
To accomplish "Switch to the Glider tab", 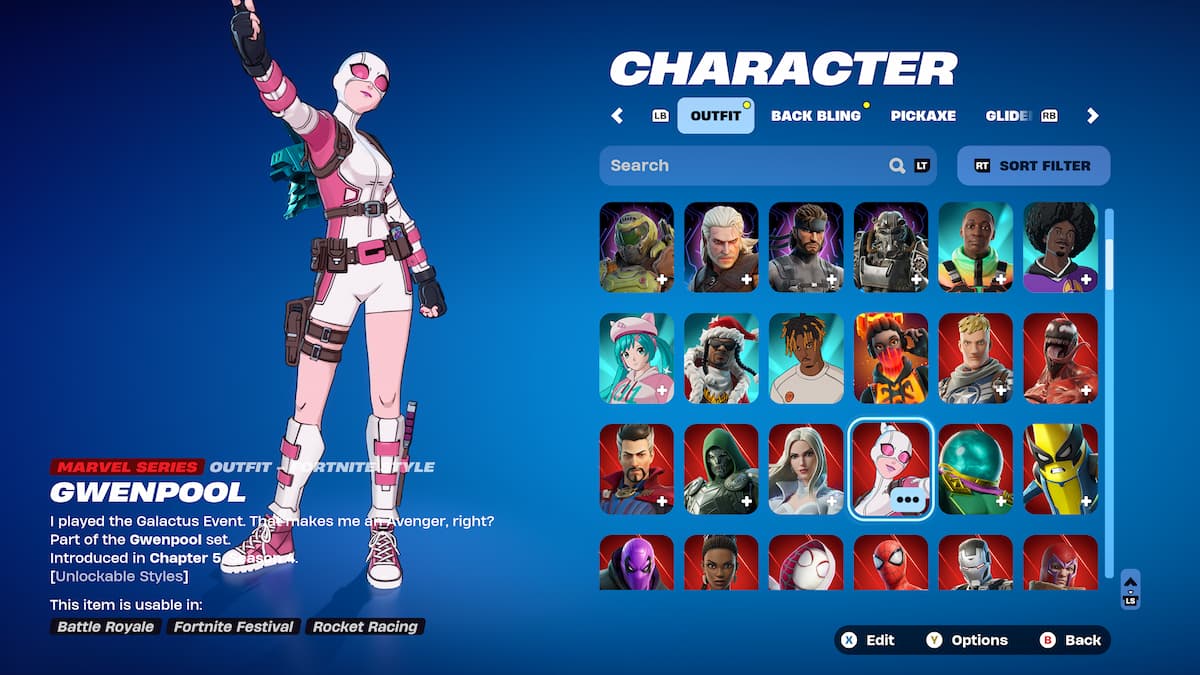I will point(1010,116).
